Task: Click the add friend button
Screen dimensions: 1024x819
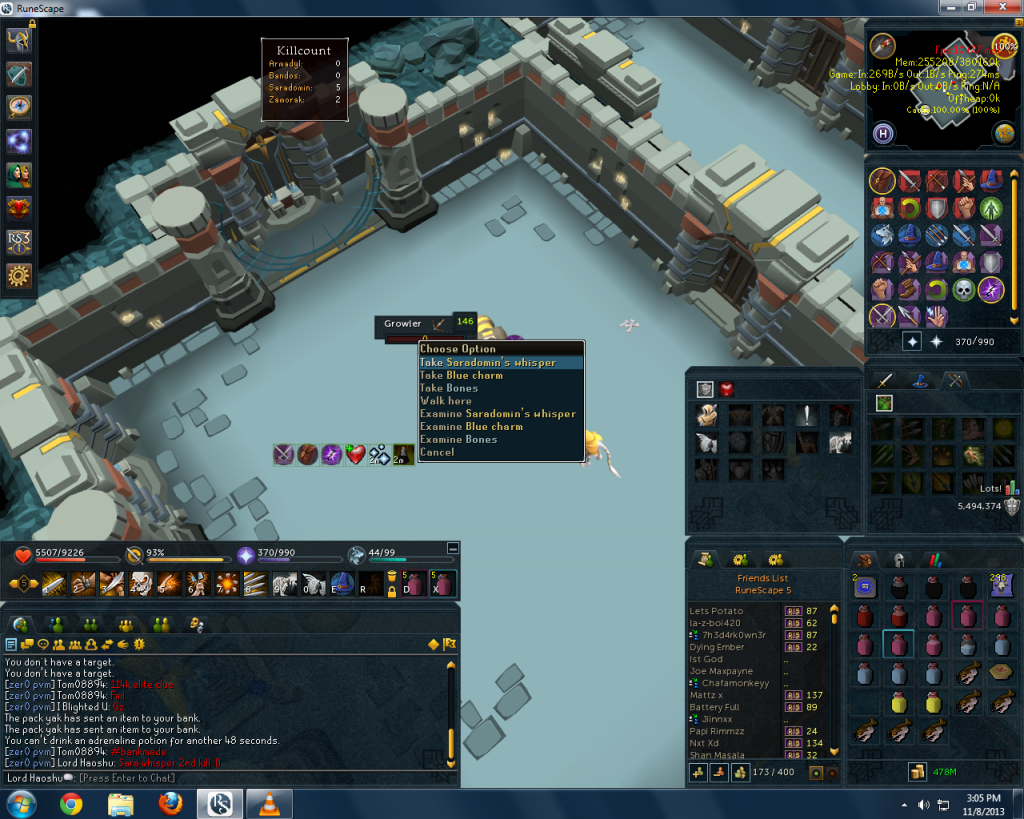Action: (698, 772)
